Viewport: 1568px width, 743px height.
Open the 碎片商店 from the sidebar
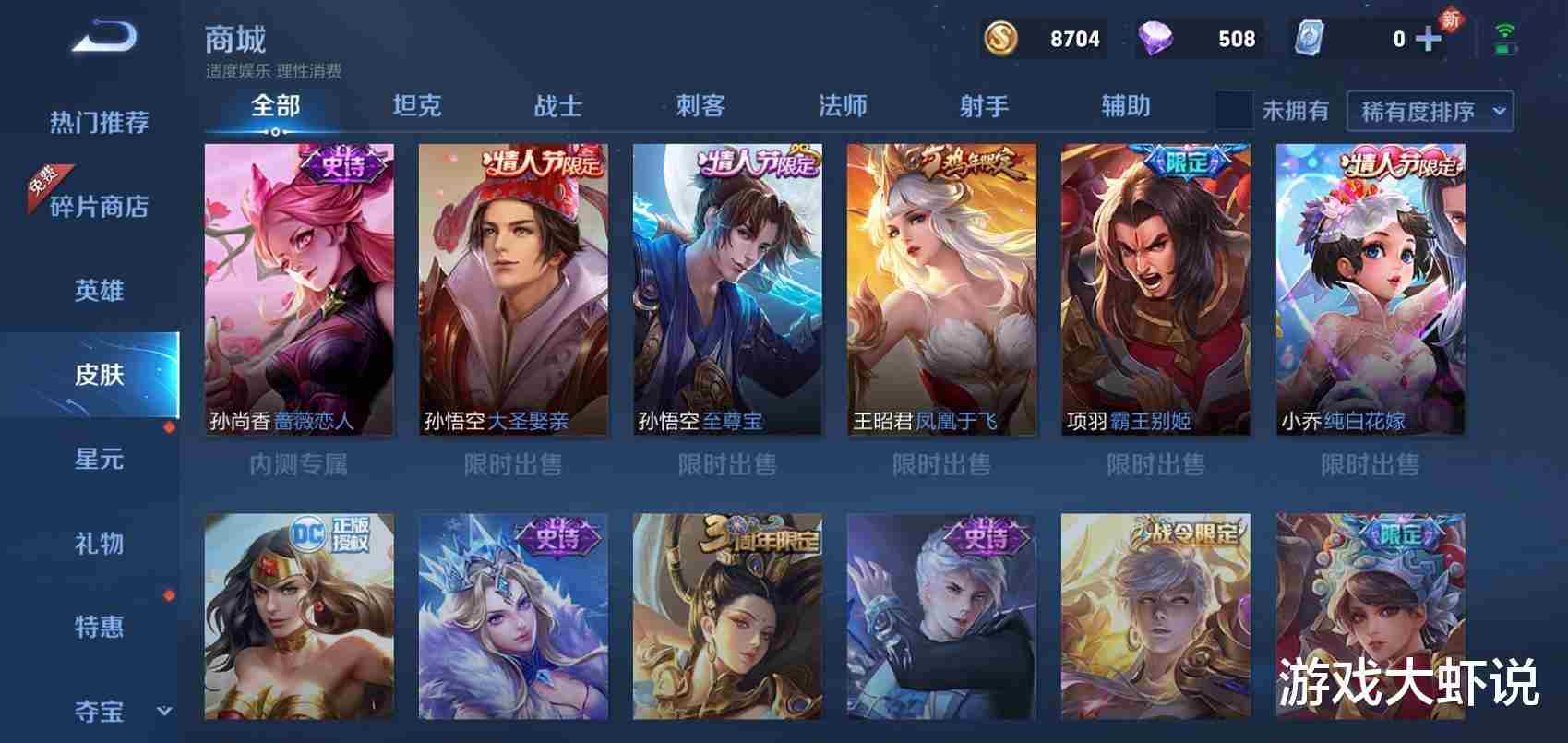tap(102, 208)
